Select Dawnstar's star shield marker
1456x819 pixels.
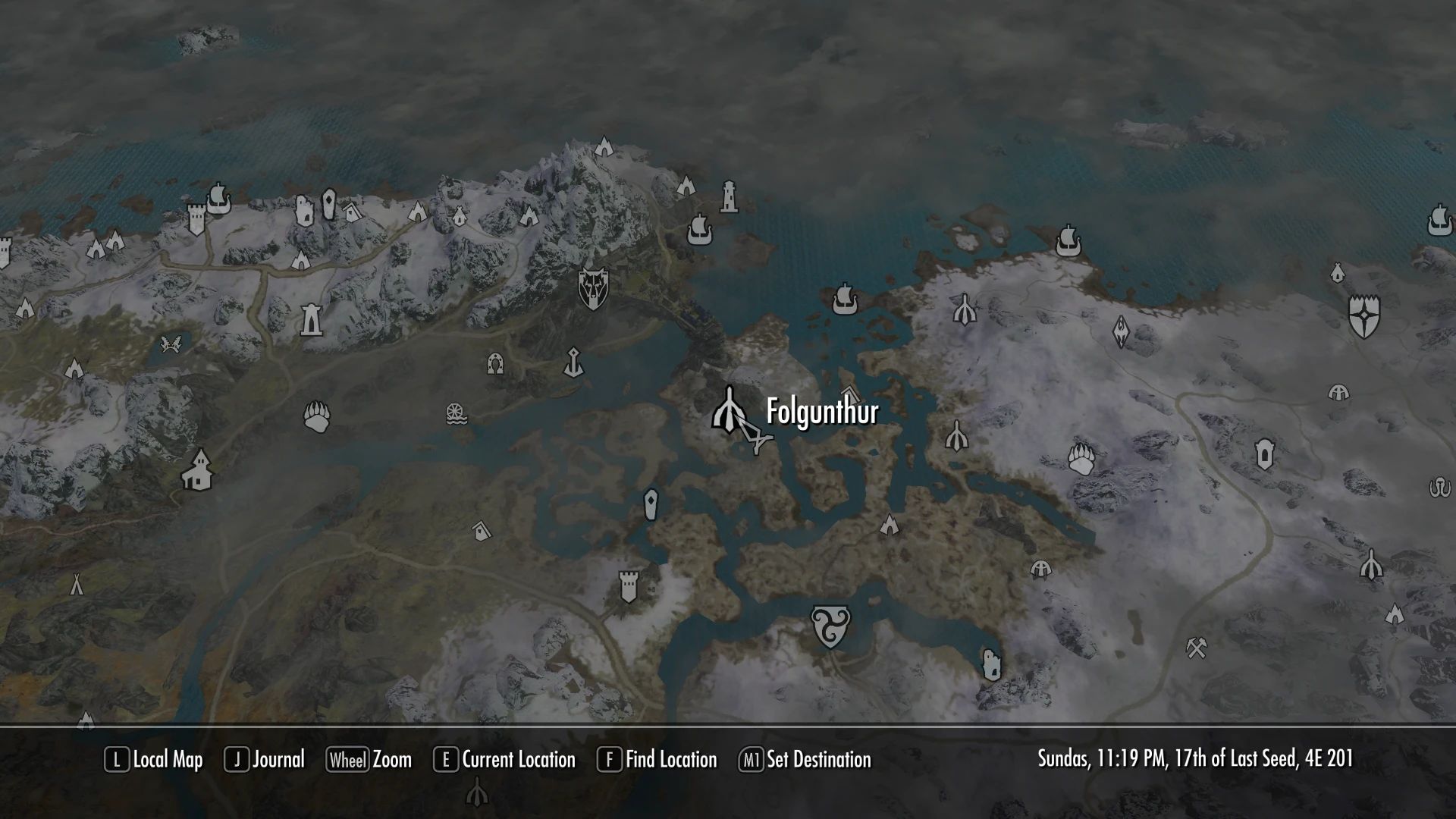pos(1363,315)
